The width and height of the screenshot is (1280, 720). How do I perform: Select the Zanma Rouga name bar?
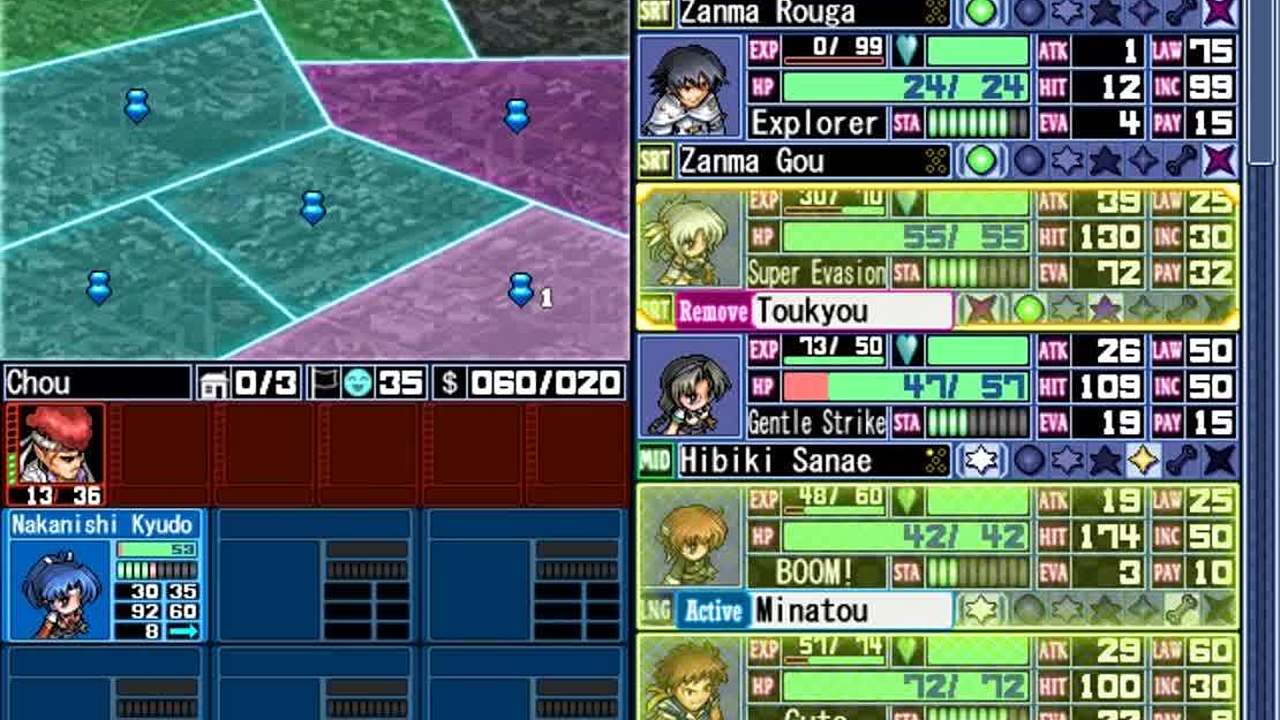812,13
